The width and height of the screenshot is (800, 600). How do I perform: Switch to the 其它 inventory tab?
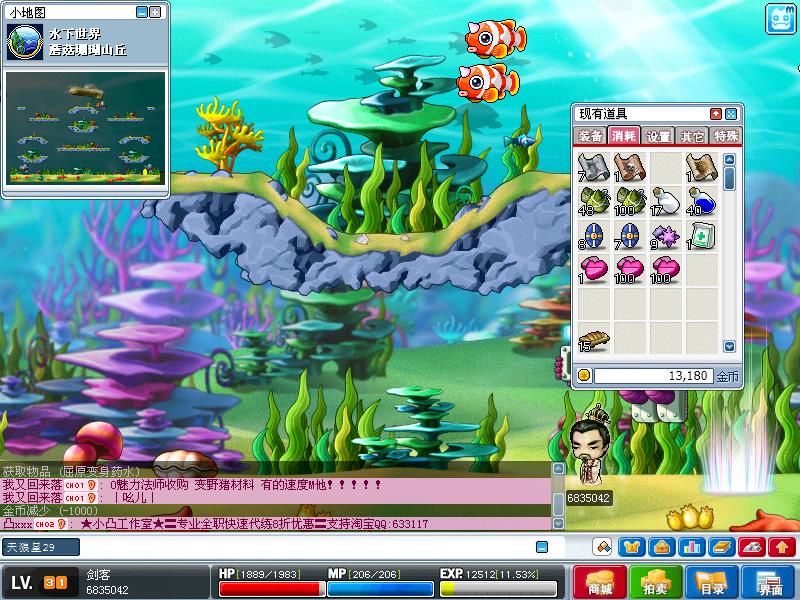(691, 136)
